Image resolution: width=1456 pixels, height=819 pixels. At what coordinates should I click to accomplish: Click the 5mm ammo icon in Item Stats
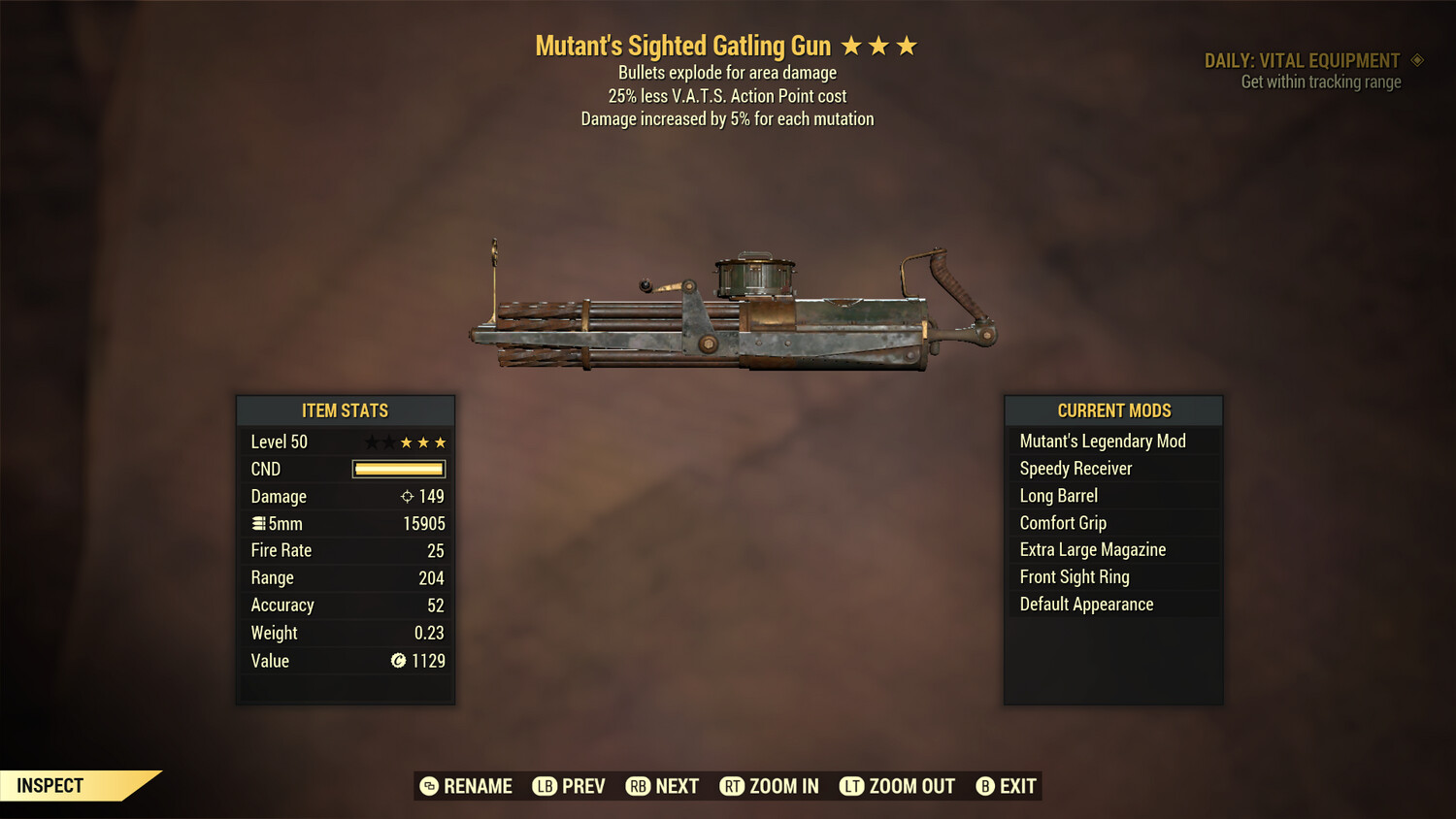[258, 523]
